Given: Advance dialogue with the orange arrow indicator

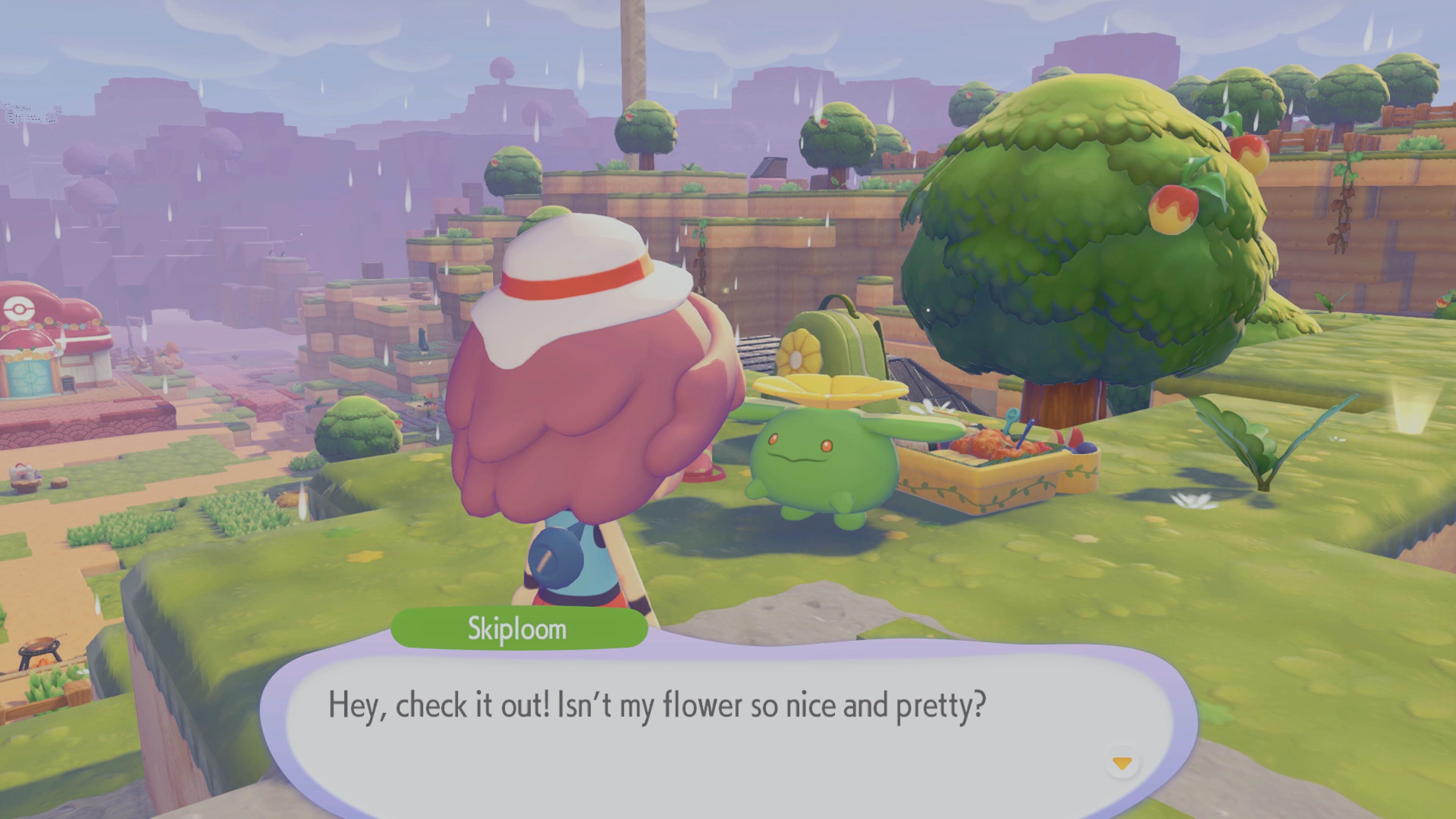Looking at the screenshot, I should click(x=1122, y=764).
